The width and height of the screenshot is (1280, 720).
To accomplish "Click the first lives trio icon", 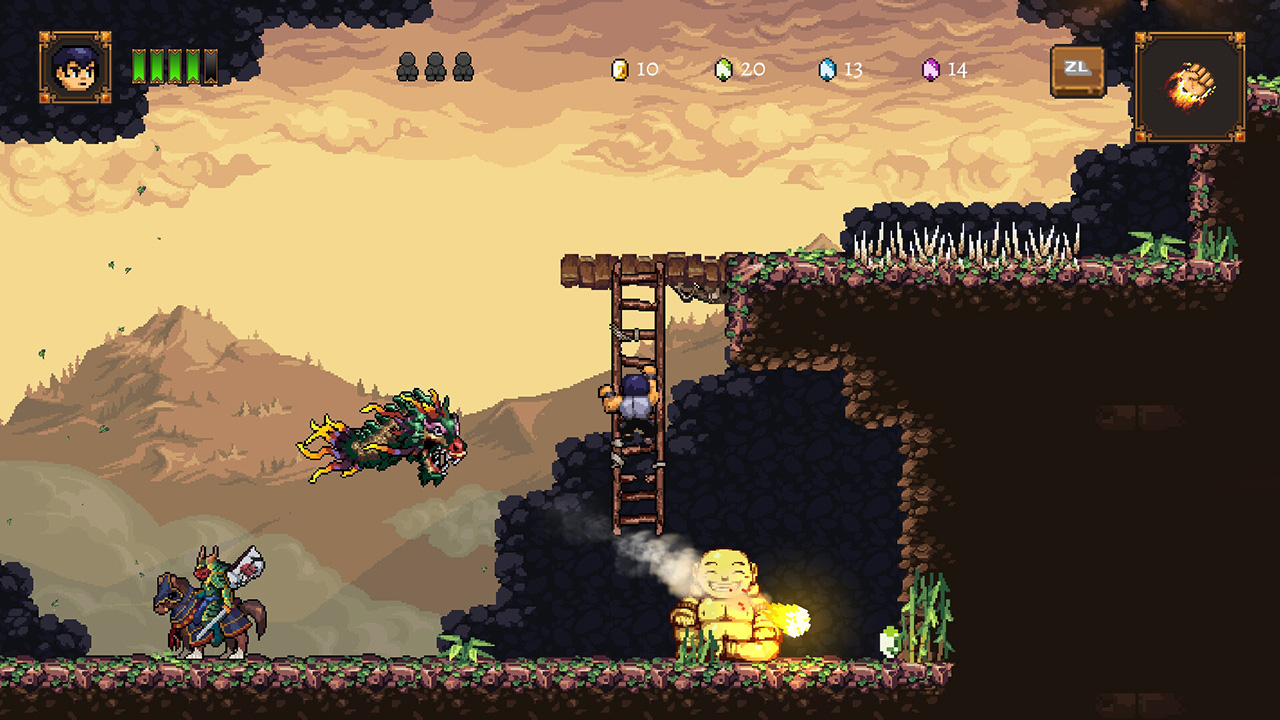I will coord(410,66).
